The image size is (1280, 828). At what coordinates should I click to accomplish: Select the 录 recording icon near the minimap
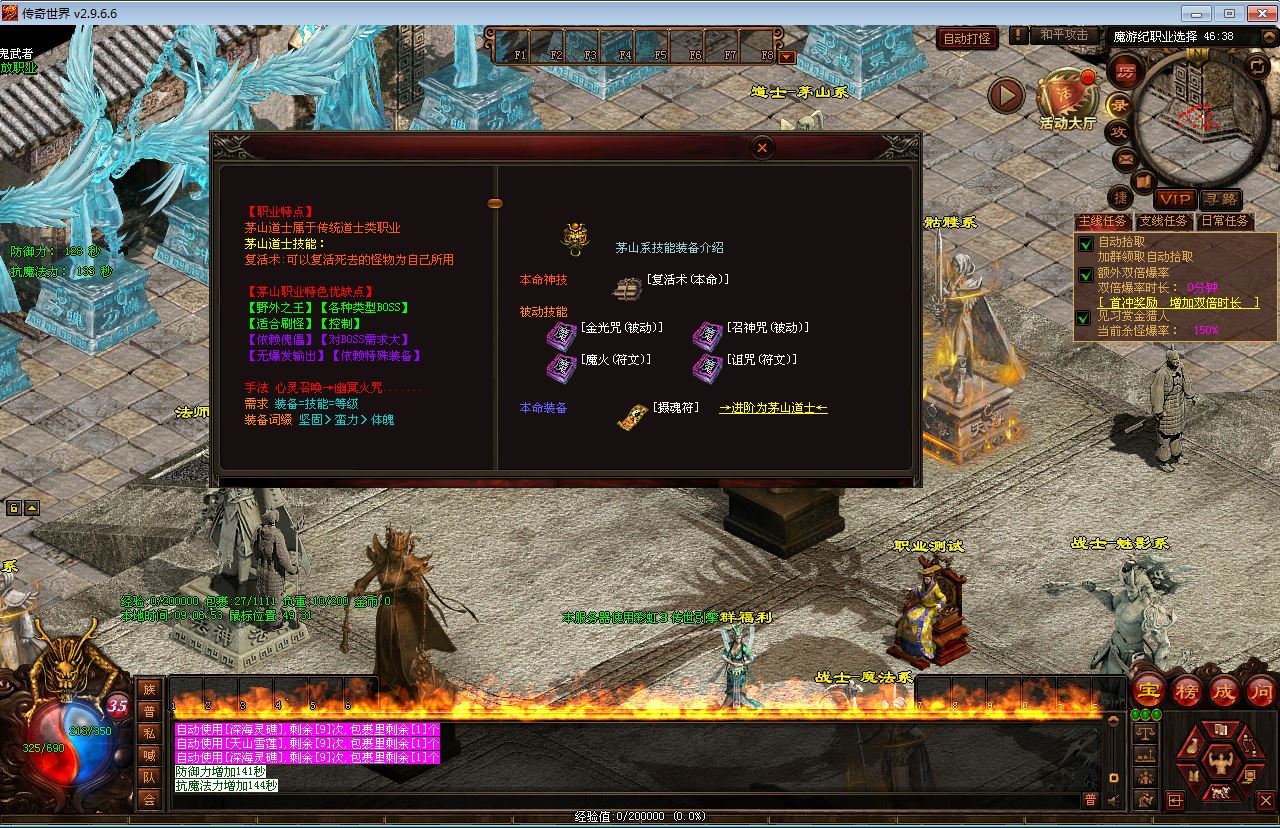(1117, 105)
